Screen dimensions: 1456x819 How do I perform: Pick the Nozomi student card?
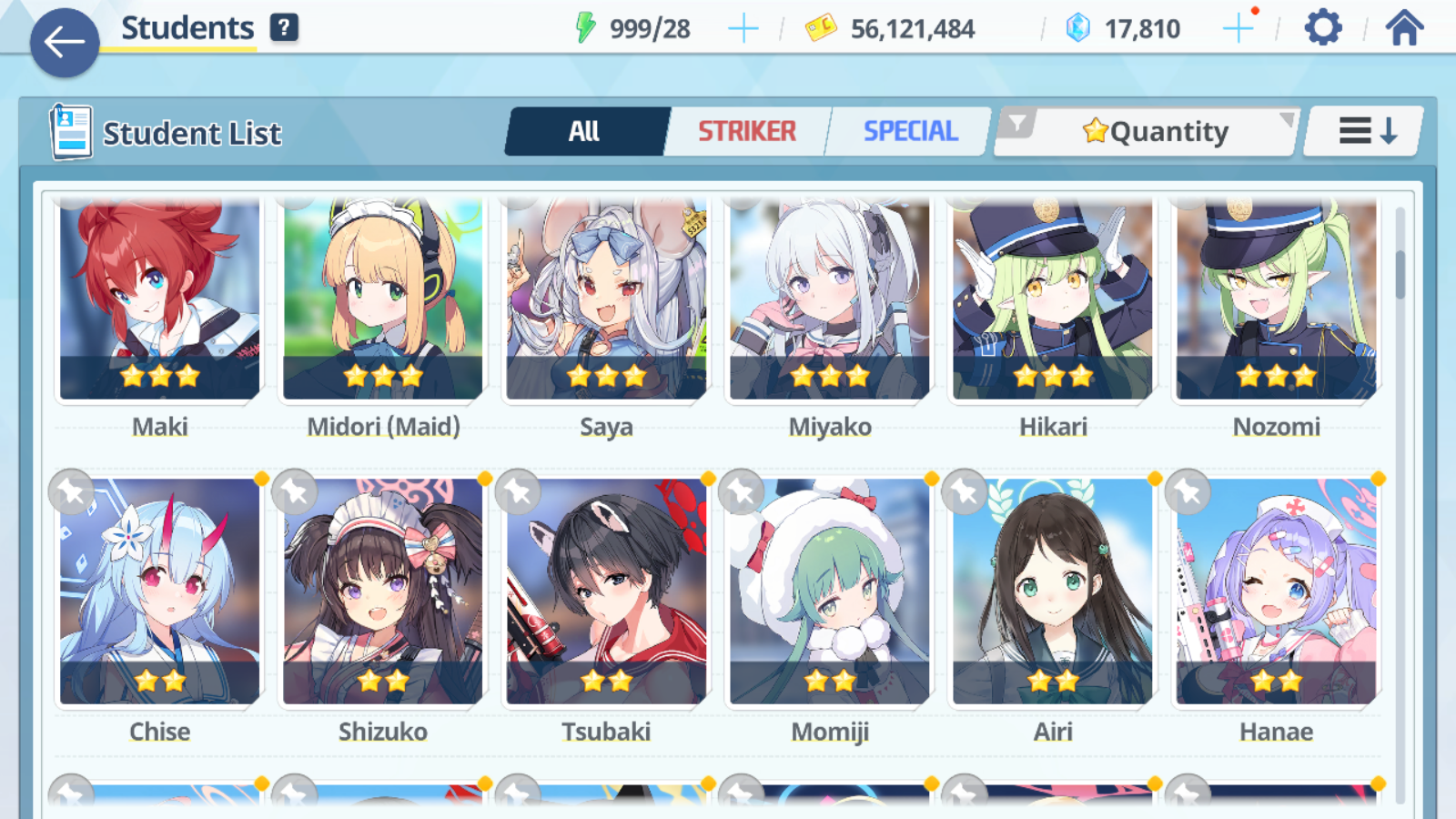tap(1276, 300)
